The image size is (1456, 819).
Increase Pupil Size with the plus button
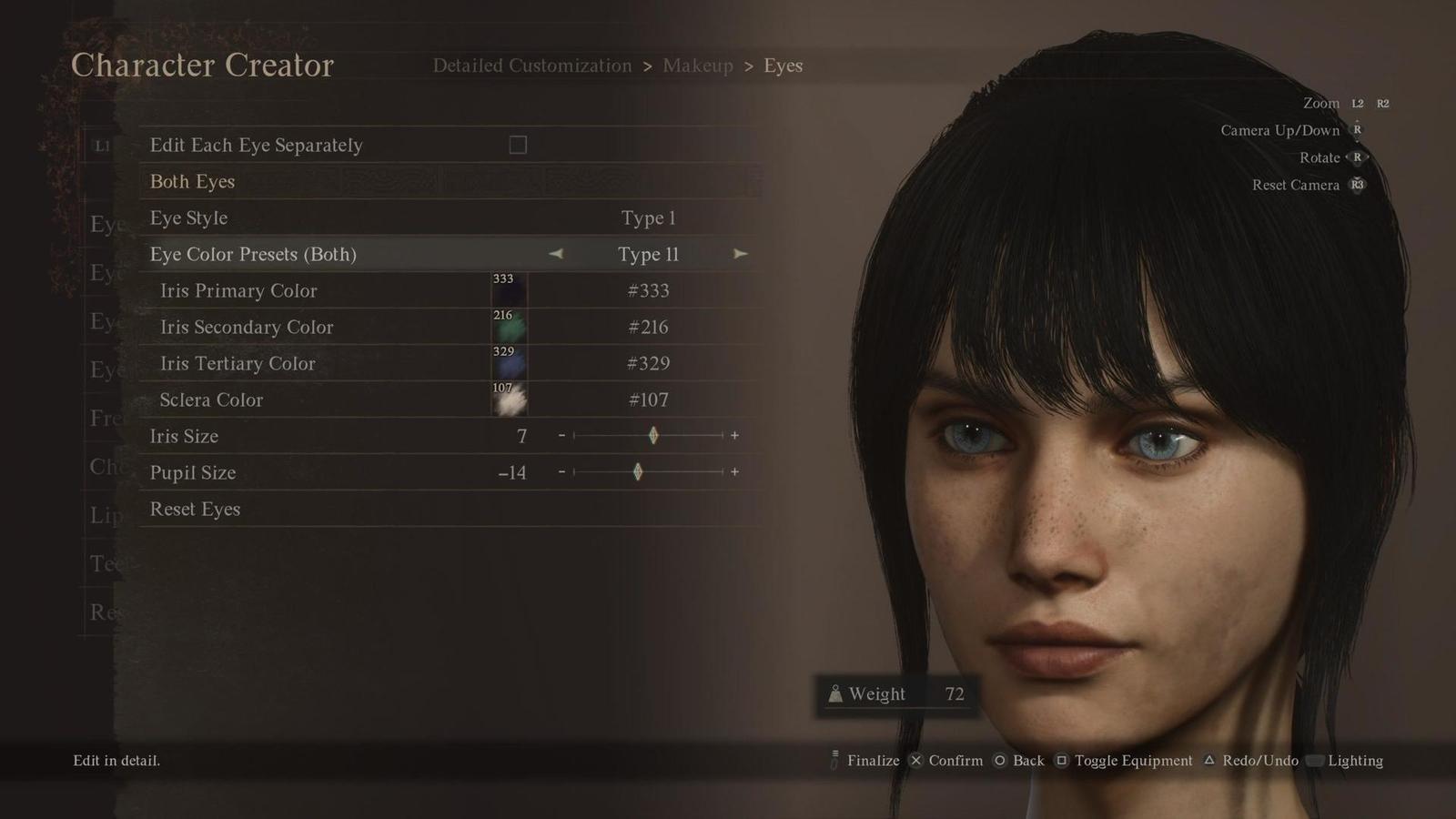tap(734, 472)
